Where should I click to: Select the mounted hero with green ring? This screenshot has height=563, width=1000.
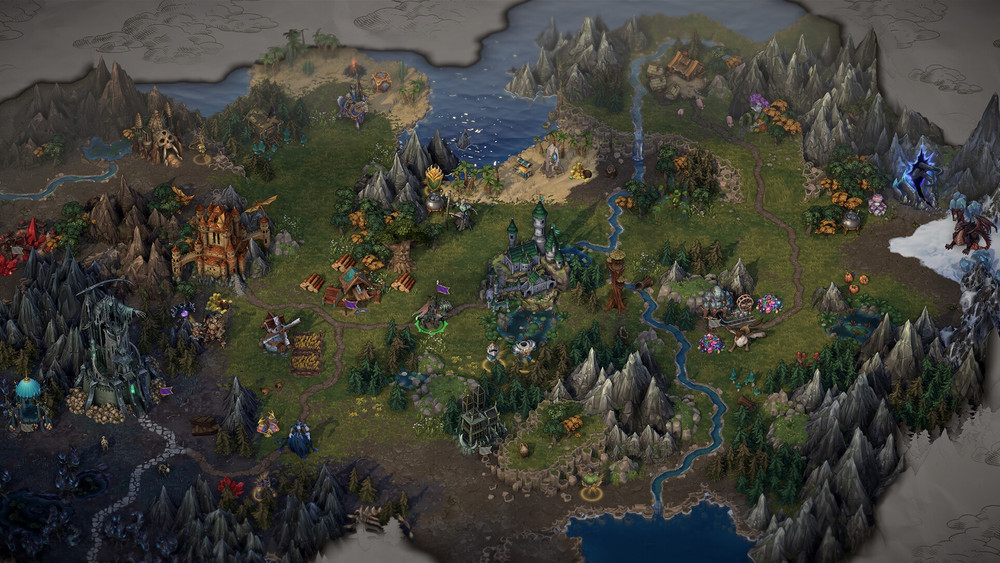pyautogui.click(x=433, y=315)
